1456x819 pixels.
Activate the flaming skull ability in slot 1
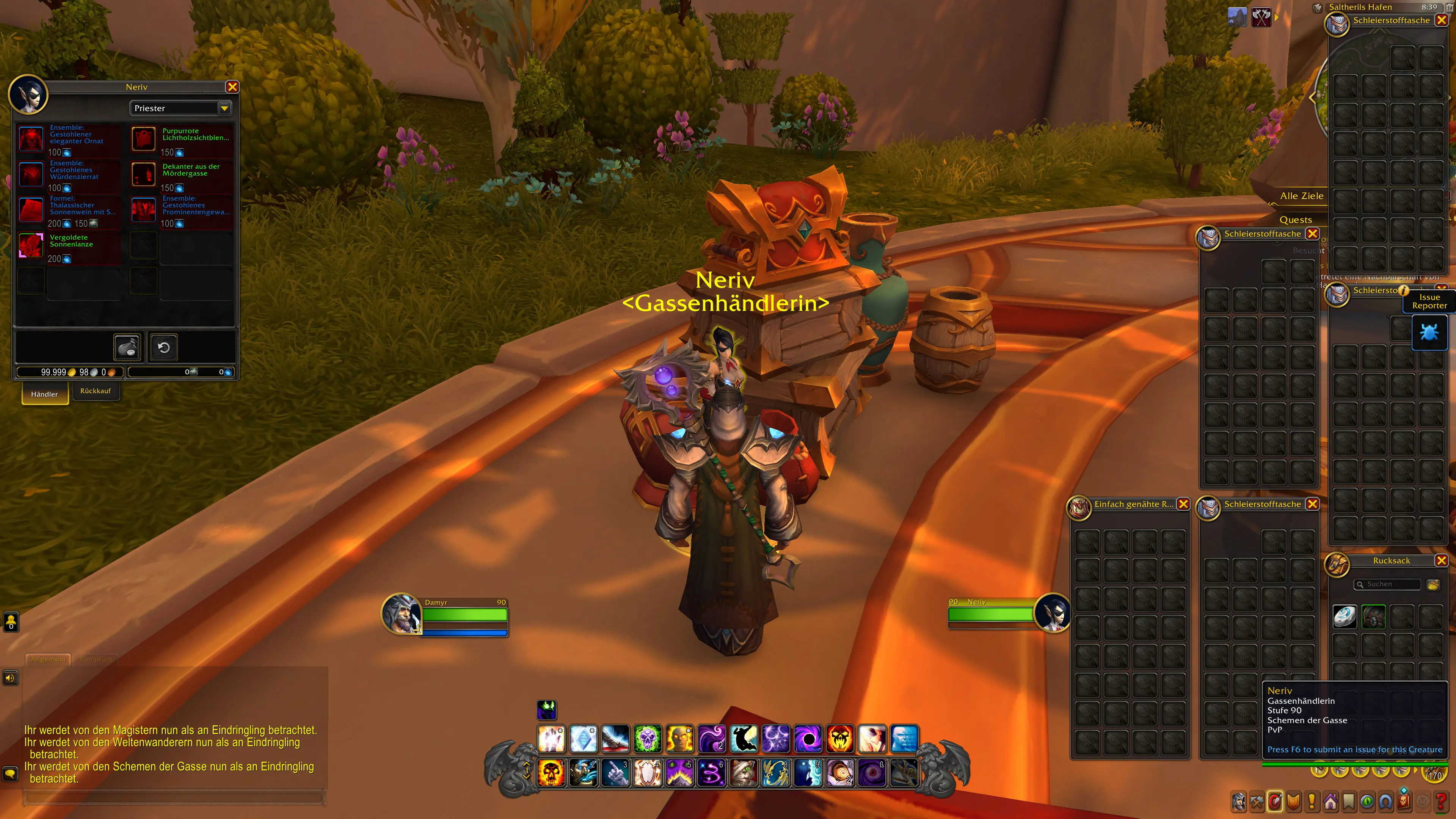tap(551, 773)
